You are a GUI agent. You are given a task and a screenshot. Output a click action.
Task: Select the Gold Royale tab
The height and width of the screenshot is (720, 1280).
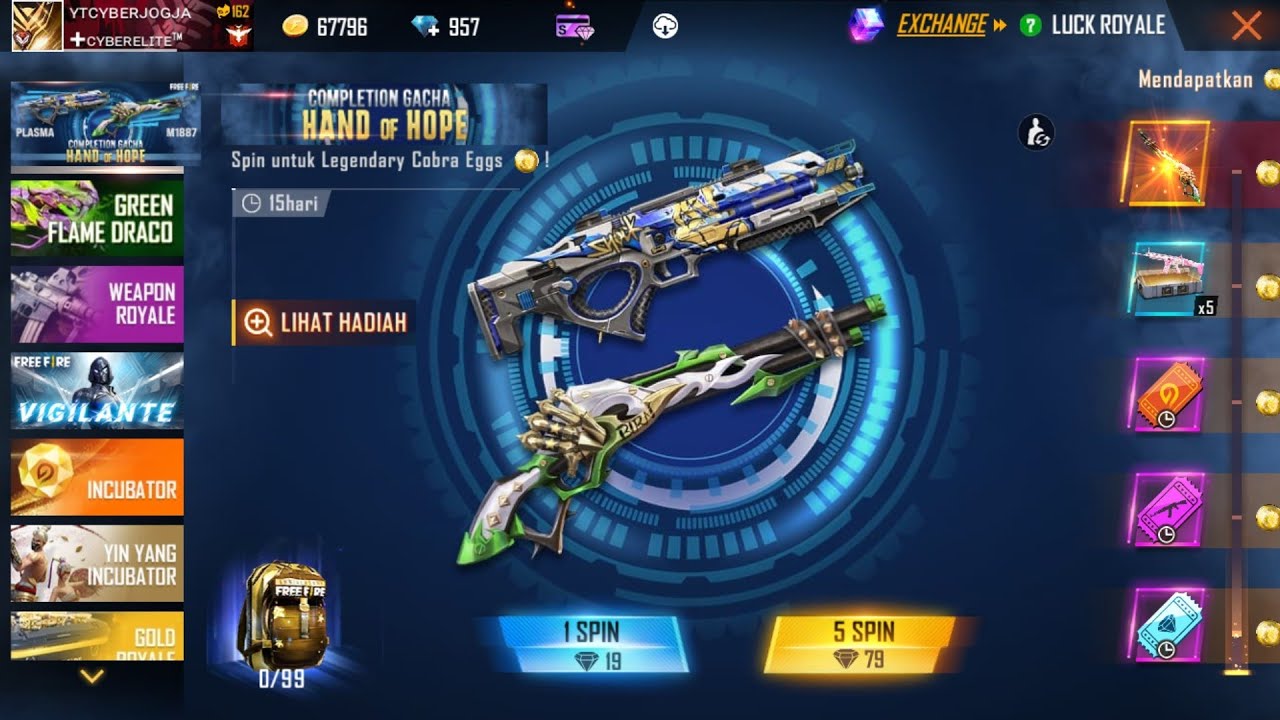point(97,637)
